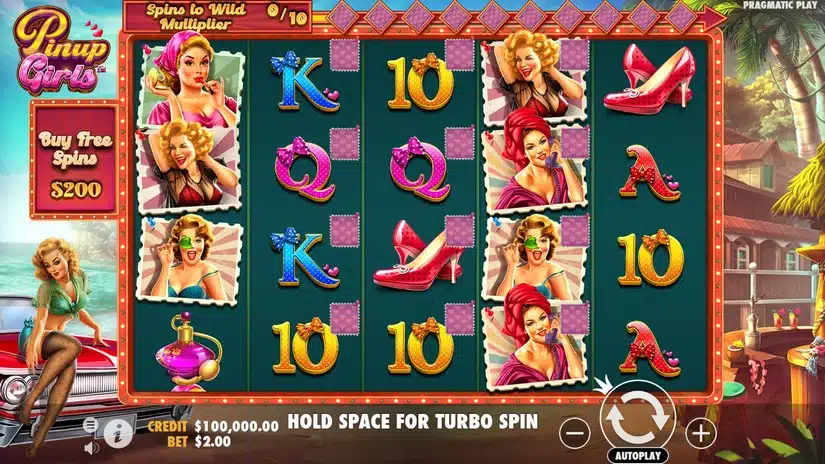
Task: Open the hamburger settings menu
Action: click(x=91, y=425)
